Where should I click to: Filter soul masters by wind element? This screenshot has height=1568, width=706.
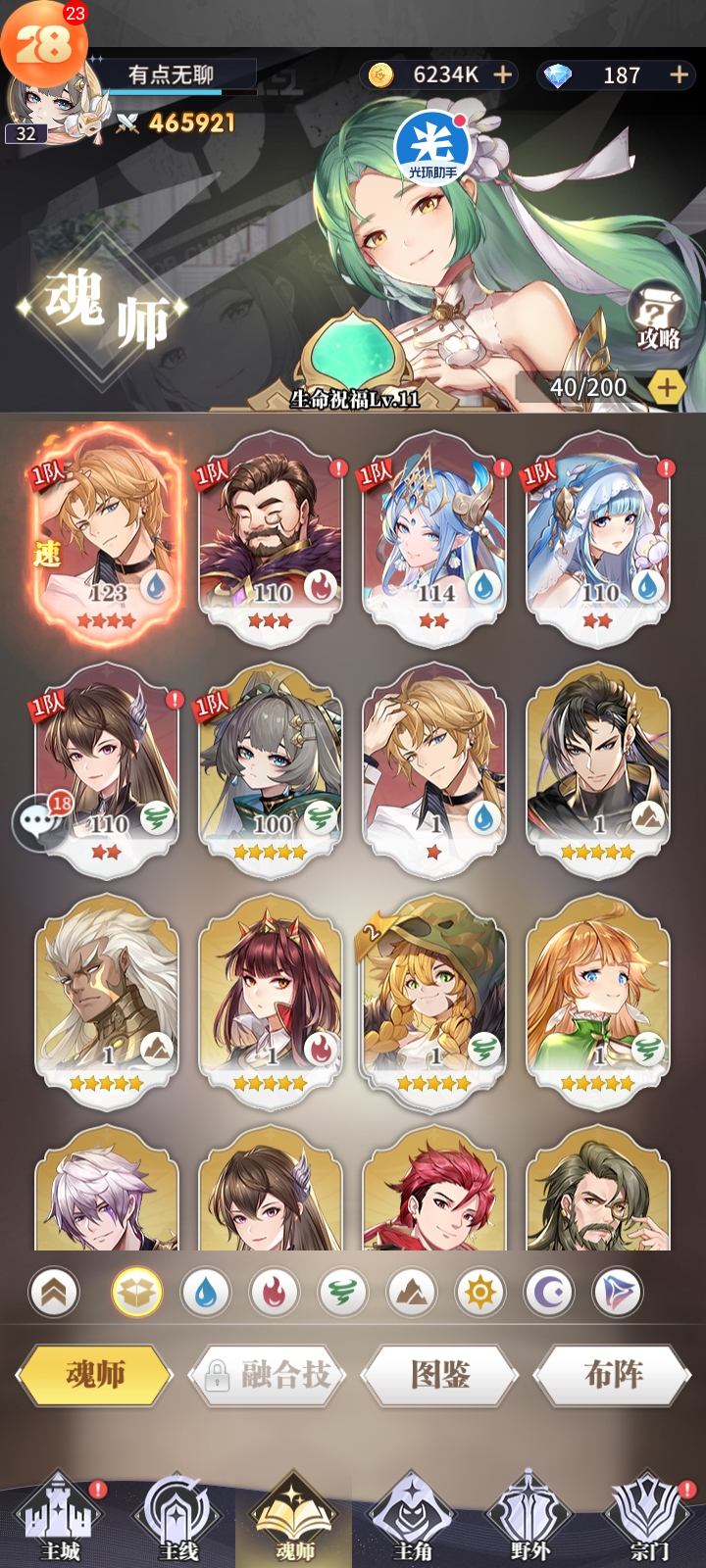[342, 1293]
